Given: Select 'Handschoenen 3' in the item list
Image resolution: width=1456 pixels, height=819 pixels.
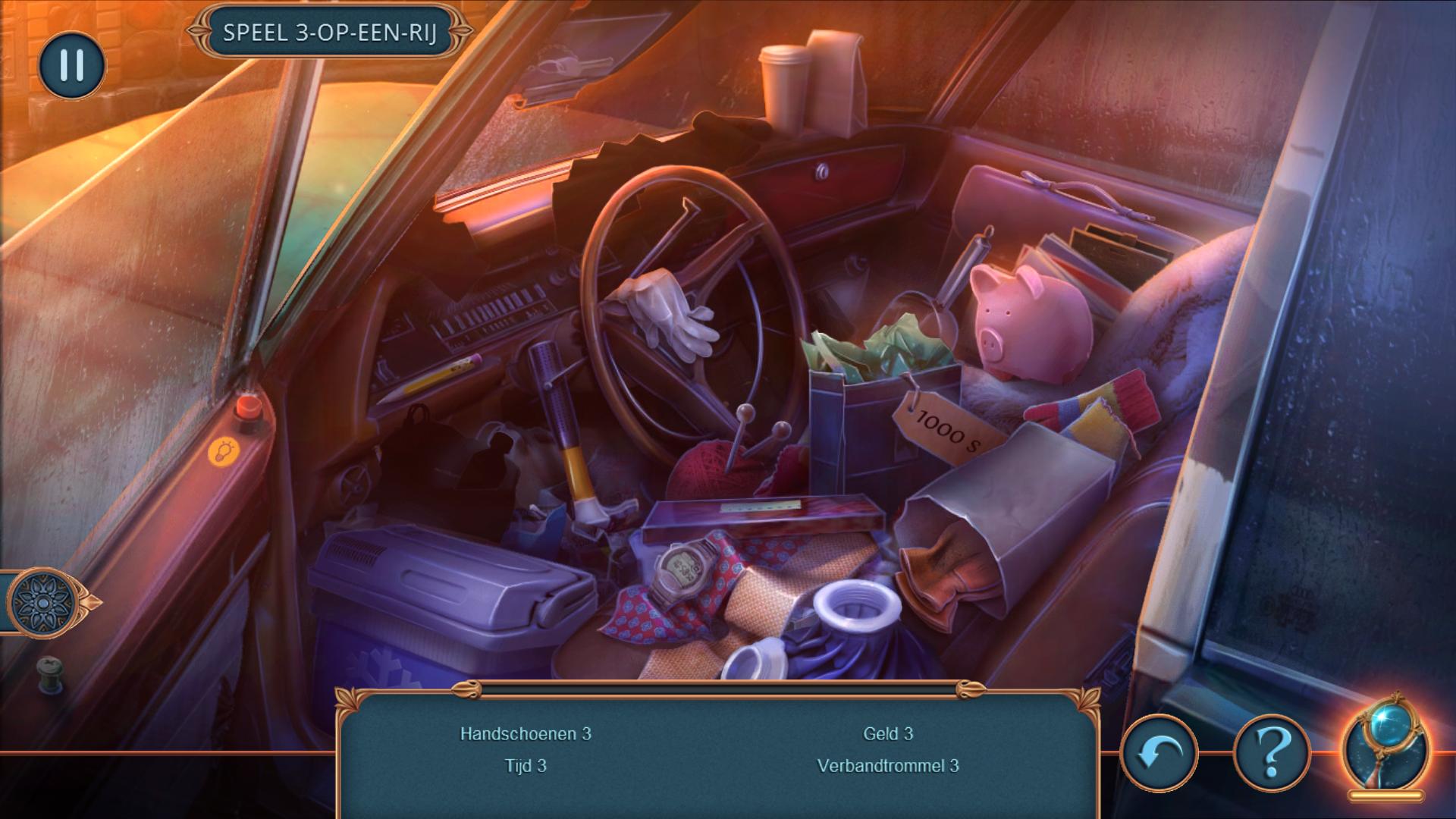Looking at the screenshot, I should coord(526,733).
